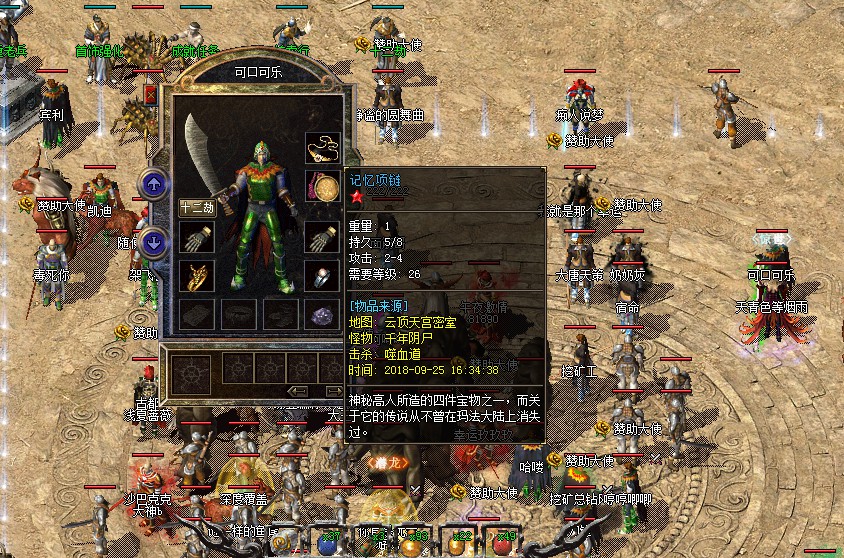Use the blue potion with x37 count
This screenshot has height=558, width=844.
(327, 541)
